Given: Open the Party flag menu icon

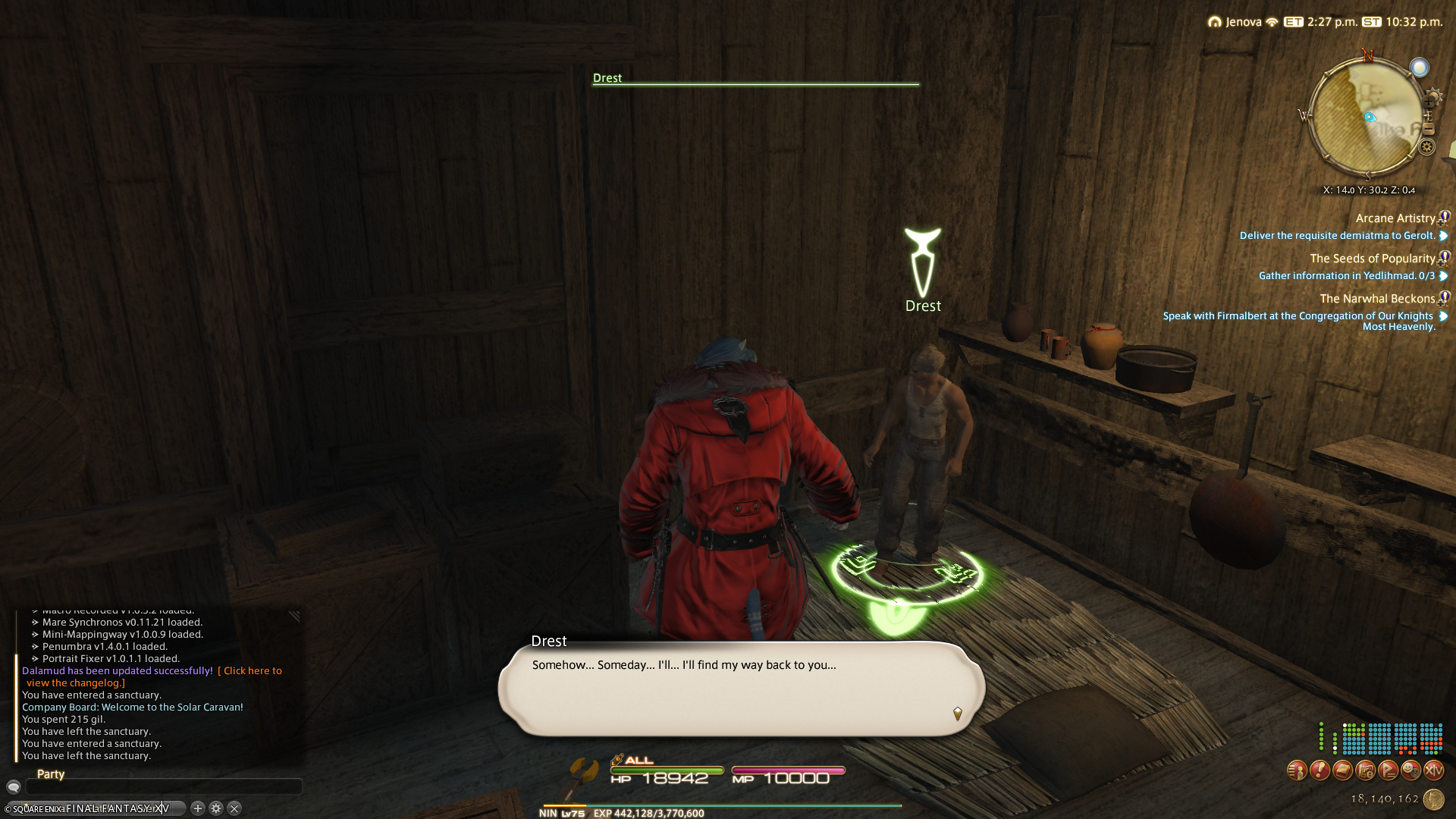Looking at the screenshot, I should coord(1388,771).
